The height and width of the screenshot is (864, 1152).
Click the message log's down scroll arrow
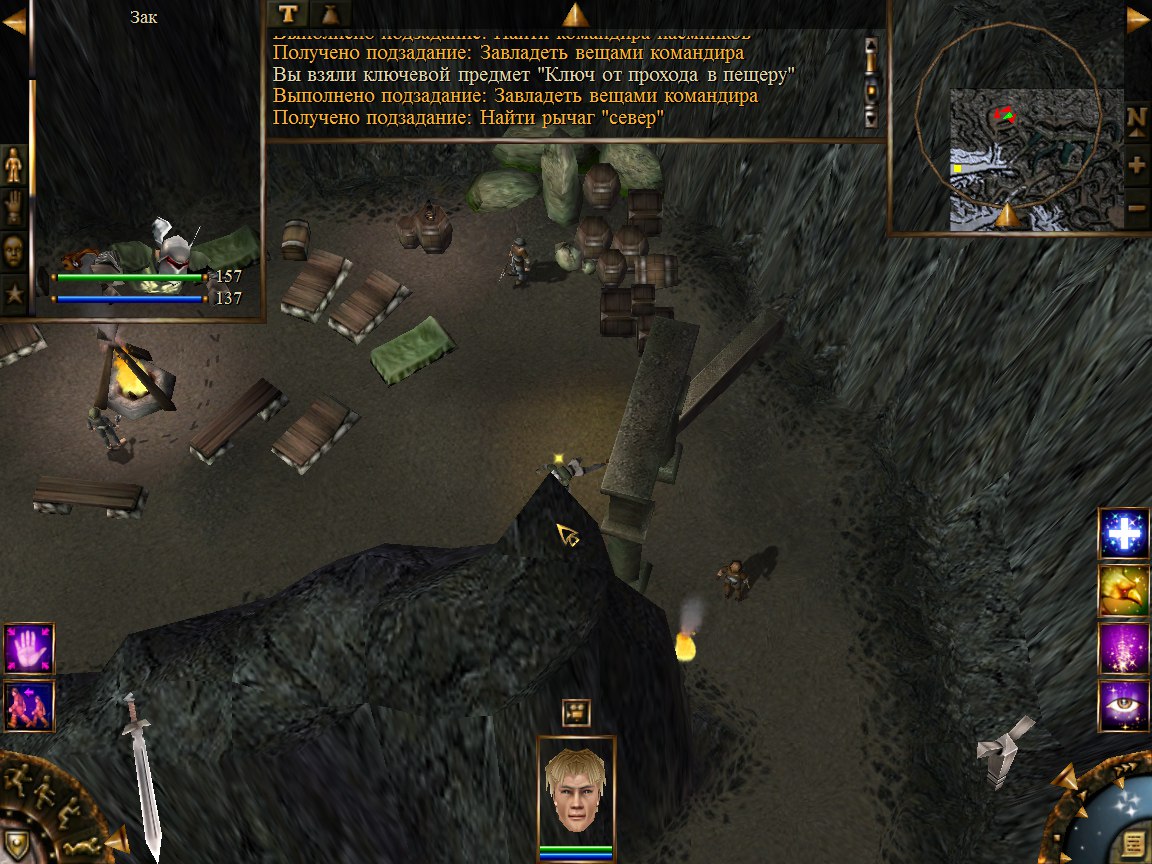tap(870, 119)
